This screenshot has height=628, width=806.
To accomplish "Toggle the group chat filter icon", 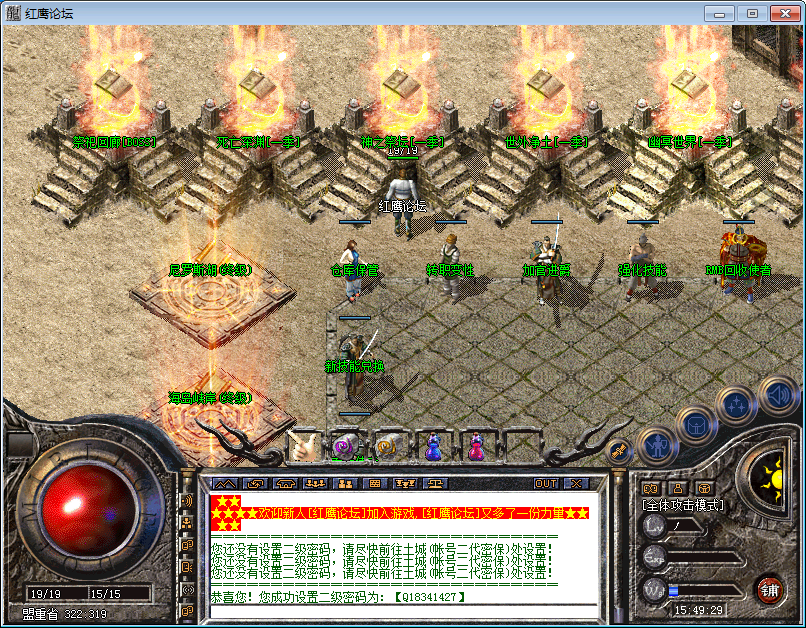I will point(186,522).
